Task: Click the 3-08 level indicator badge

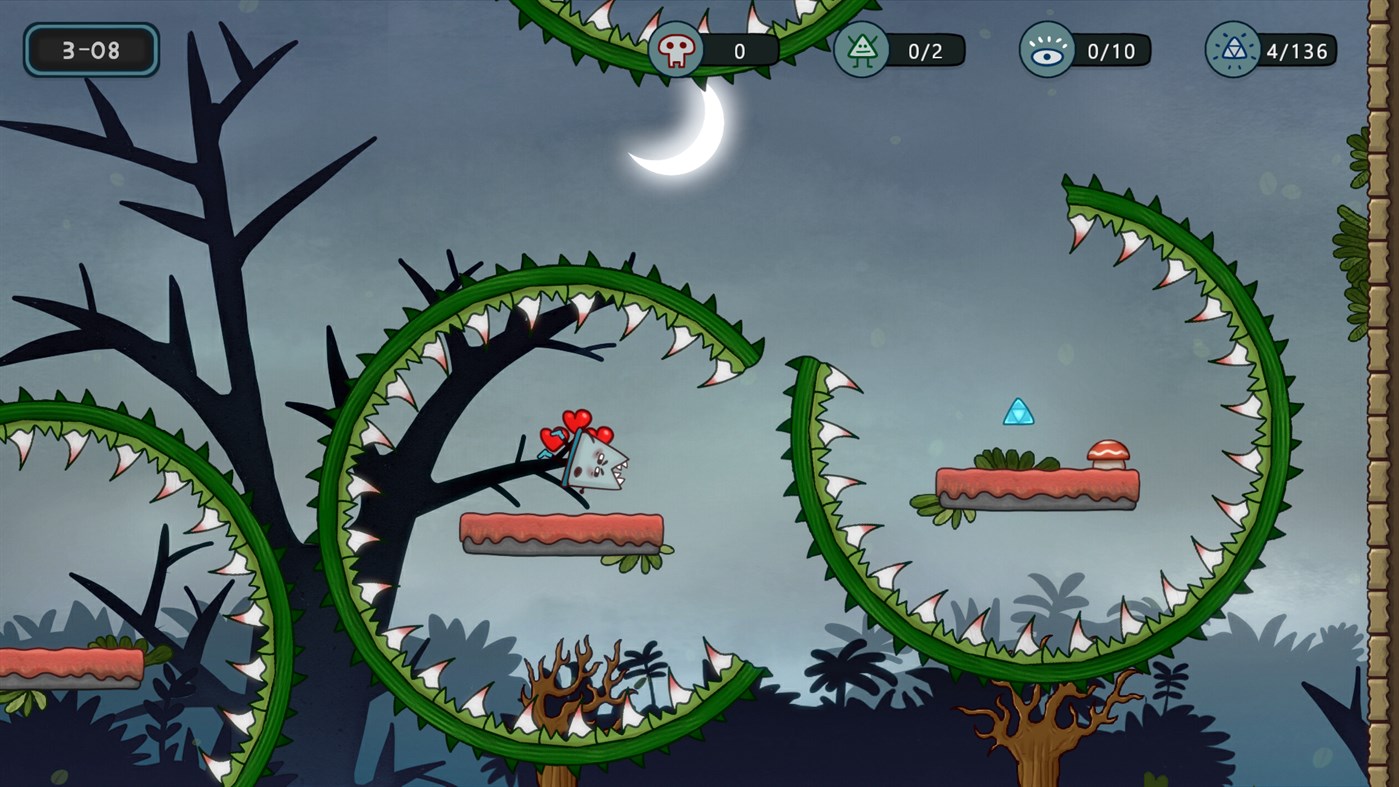Action: tap(94, 48)
